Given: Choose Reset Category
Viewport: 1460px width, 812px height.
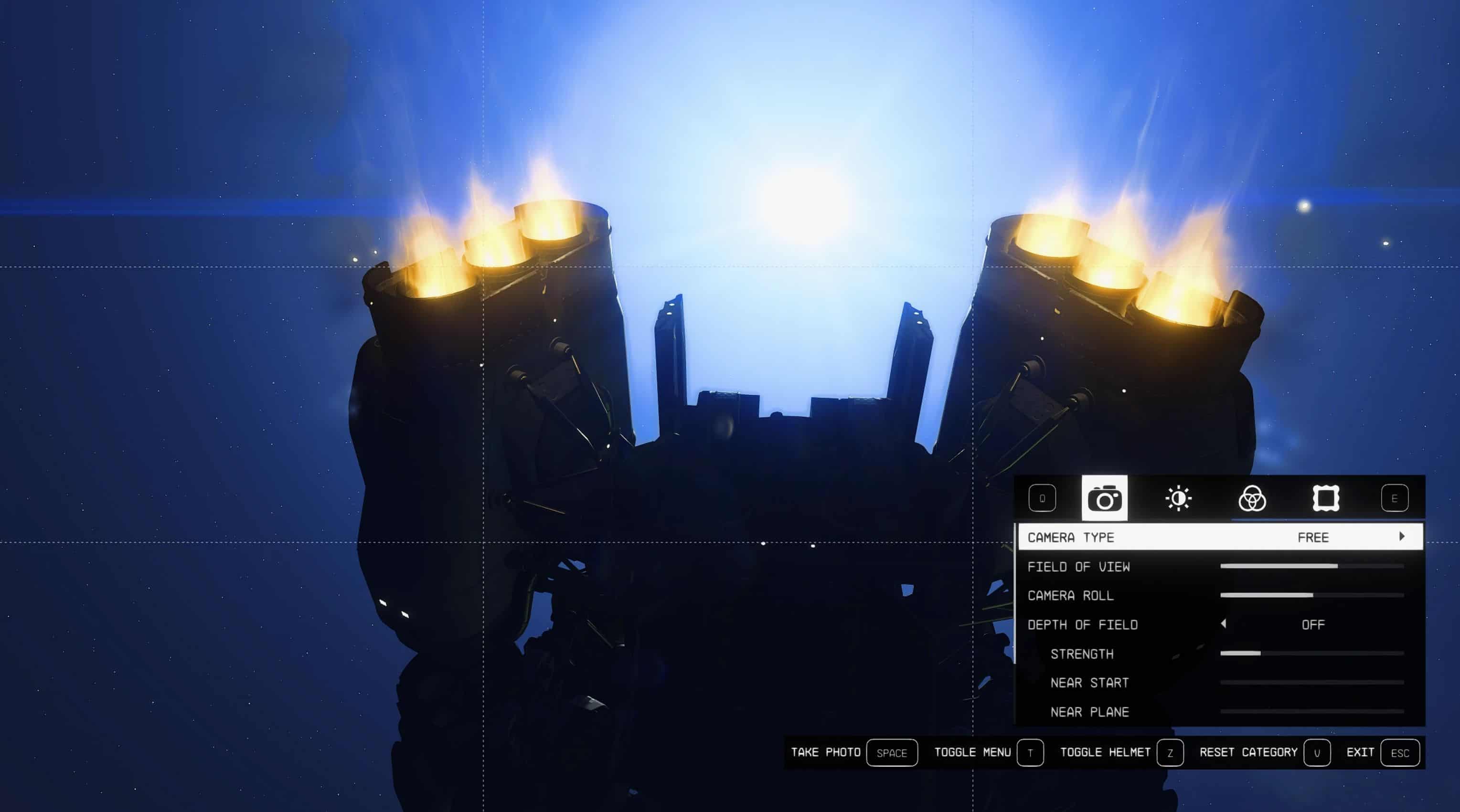Looking at the screenshot, I should (x=1317, y=753).
